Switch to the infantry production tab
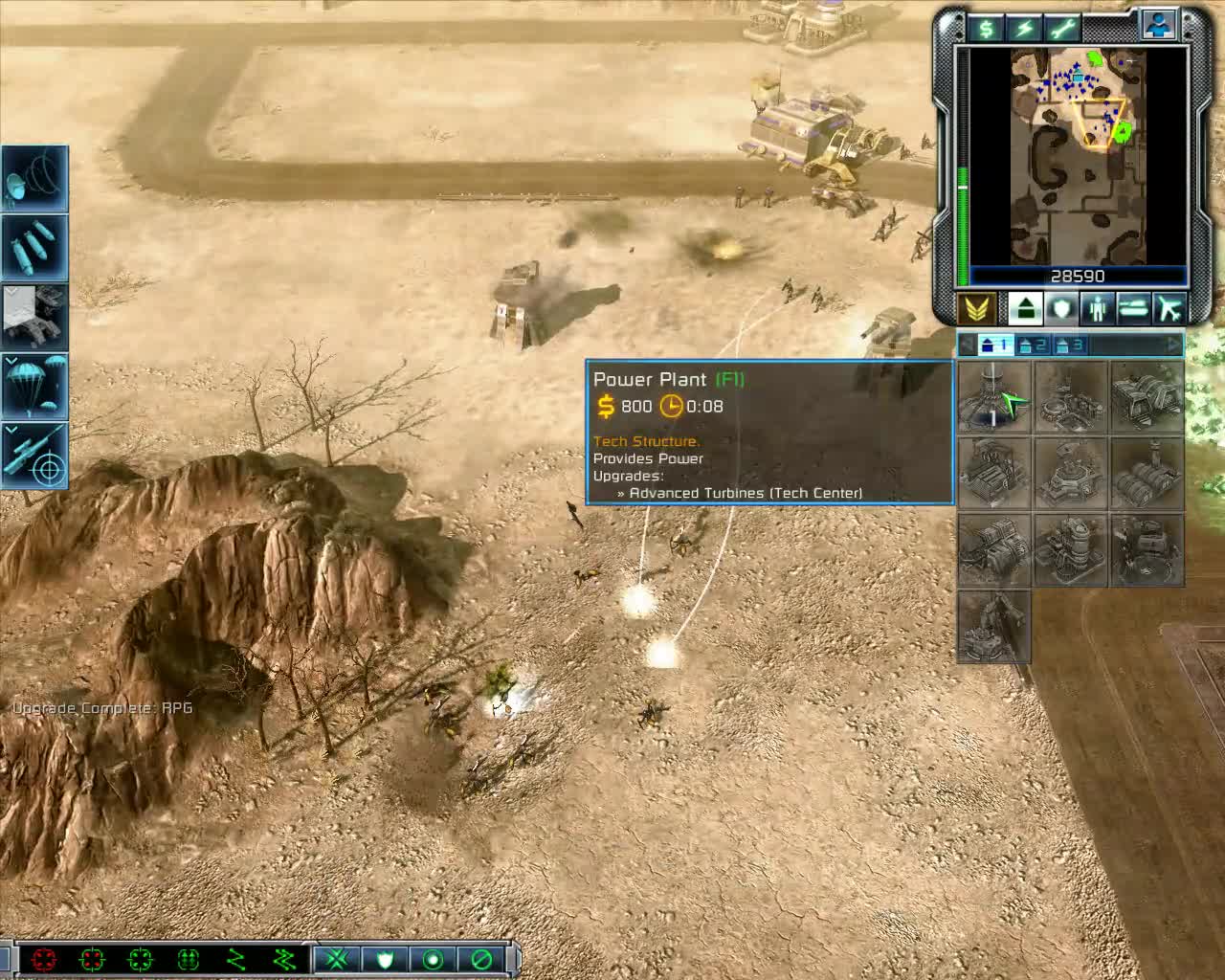1225x980 pixels. tap(1098, 308)
